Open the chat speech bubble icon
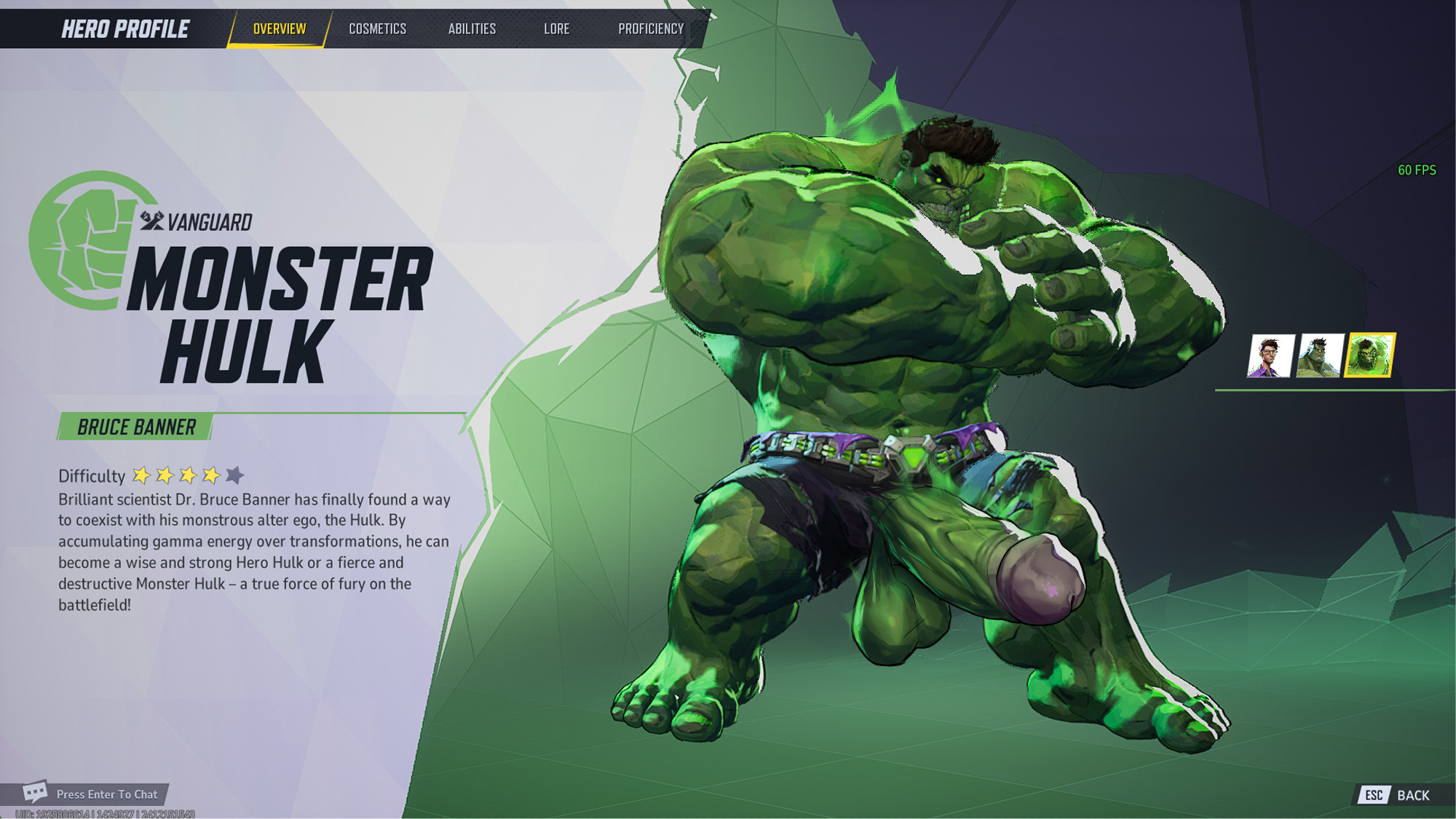Image resolution: width=1456 pixels, height=819 pixels. pos(35,793)
